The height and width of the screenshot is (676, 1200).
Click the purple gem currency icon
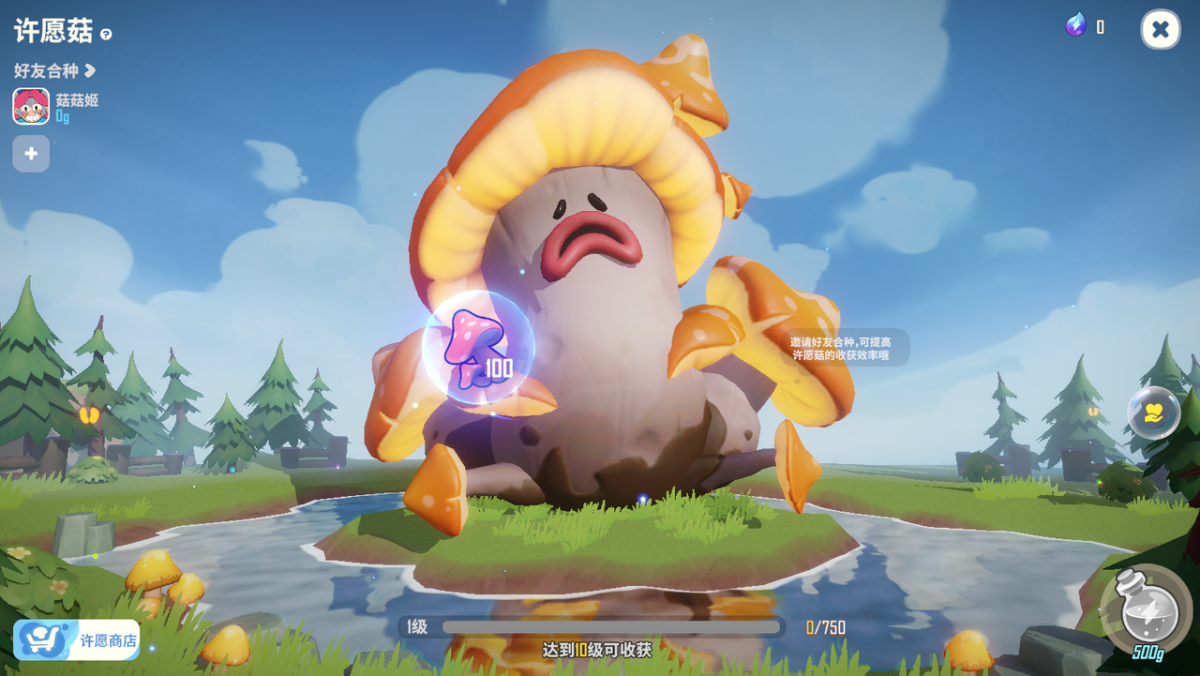1076,27
